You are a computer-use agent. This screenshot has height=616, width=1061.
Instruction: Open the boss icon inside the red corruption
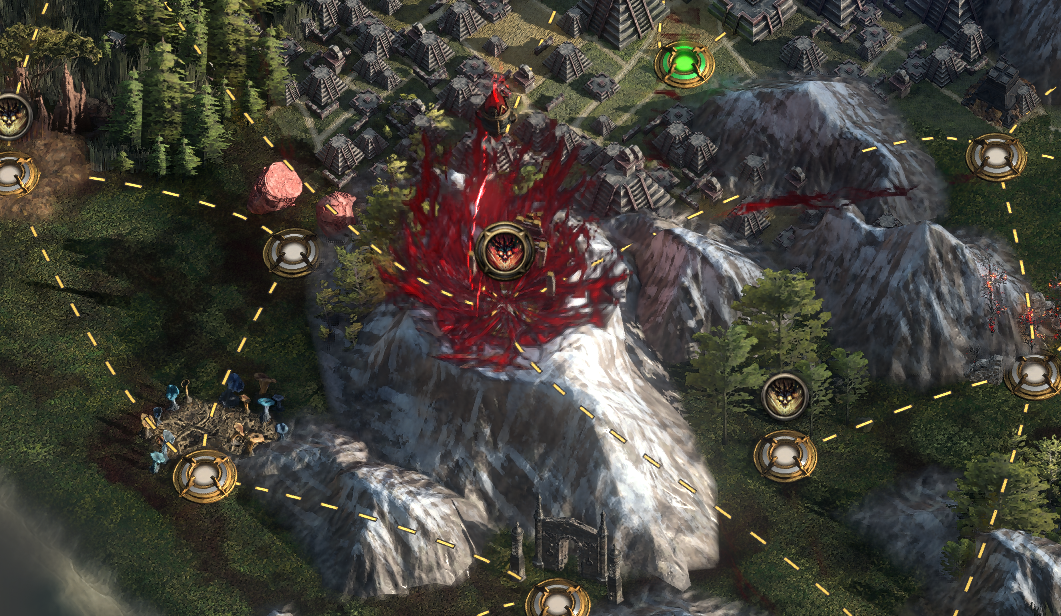pyautogui.click(x=504, y=251)
